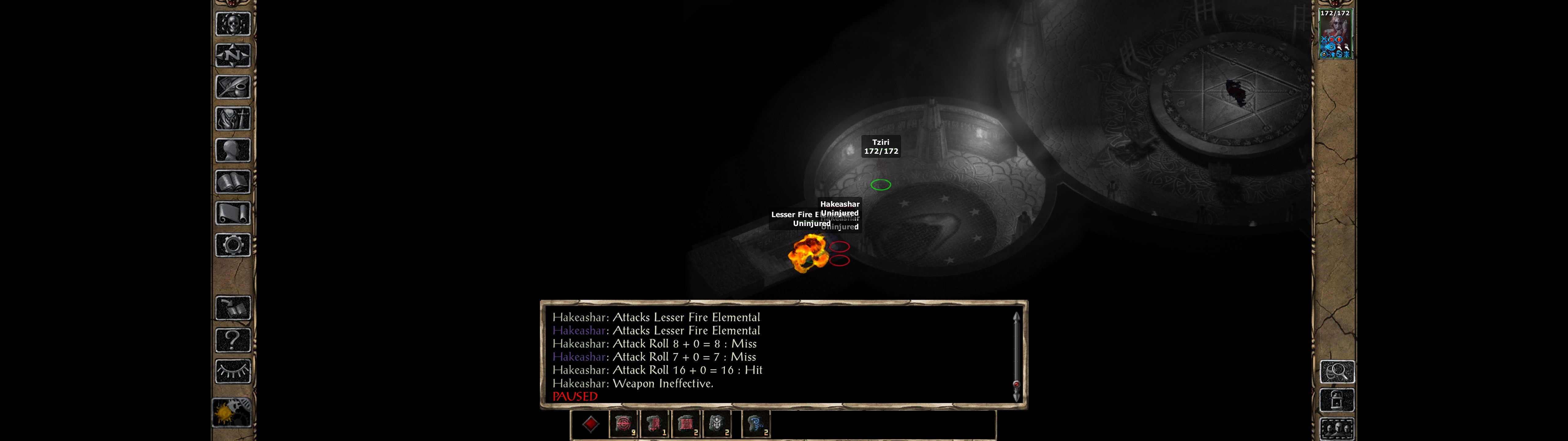
Task: Cast the red sword rune spell
Action: point(654,424)
